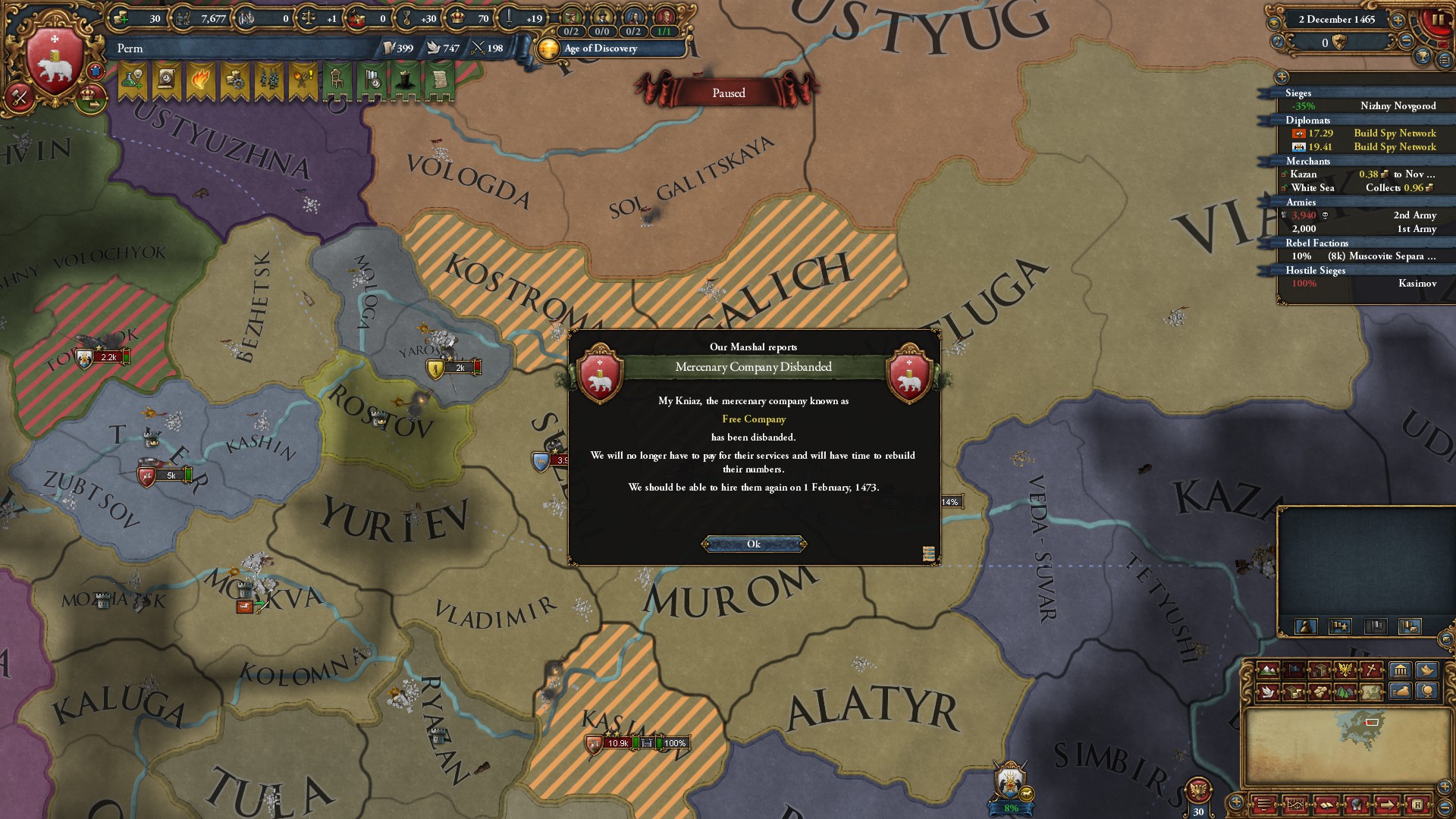This screenshot has width=1456, height=819.
Task: Open the trade goods mapmode icon
Action: click(1319, 692)
